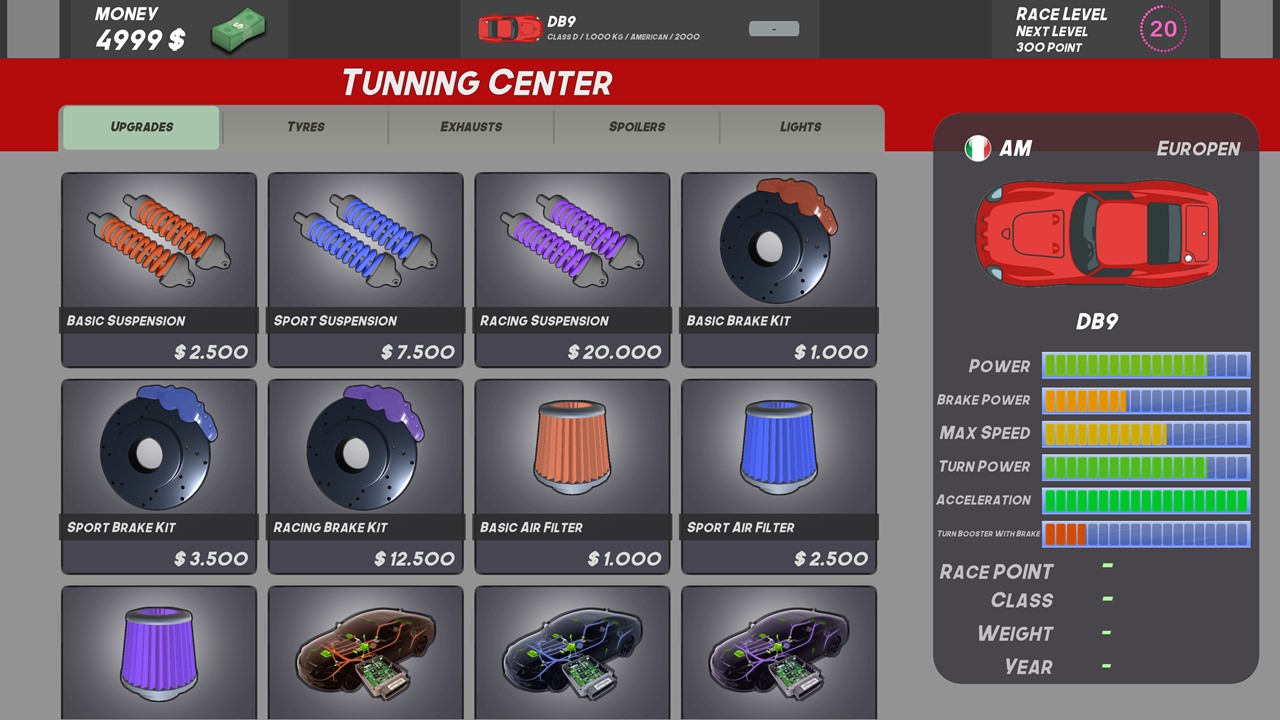Click the Power stat bar
The height and width of the screenshot is (720, 1280).
click(x=1146, y=366)
